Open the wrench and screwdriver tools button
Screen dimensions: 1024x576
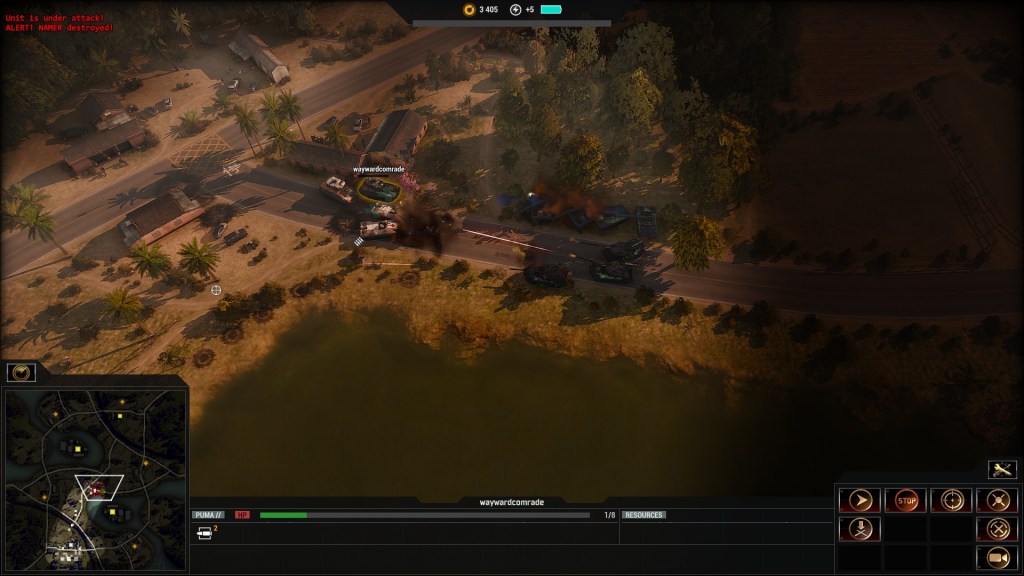(x=1002, y=469)
